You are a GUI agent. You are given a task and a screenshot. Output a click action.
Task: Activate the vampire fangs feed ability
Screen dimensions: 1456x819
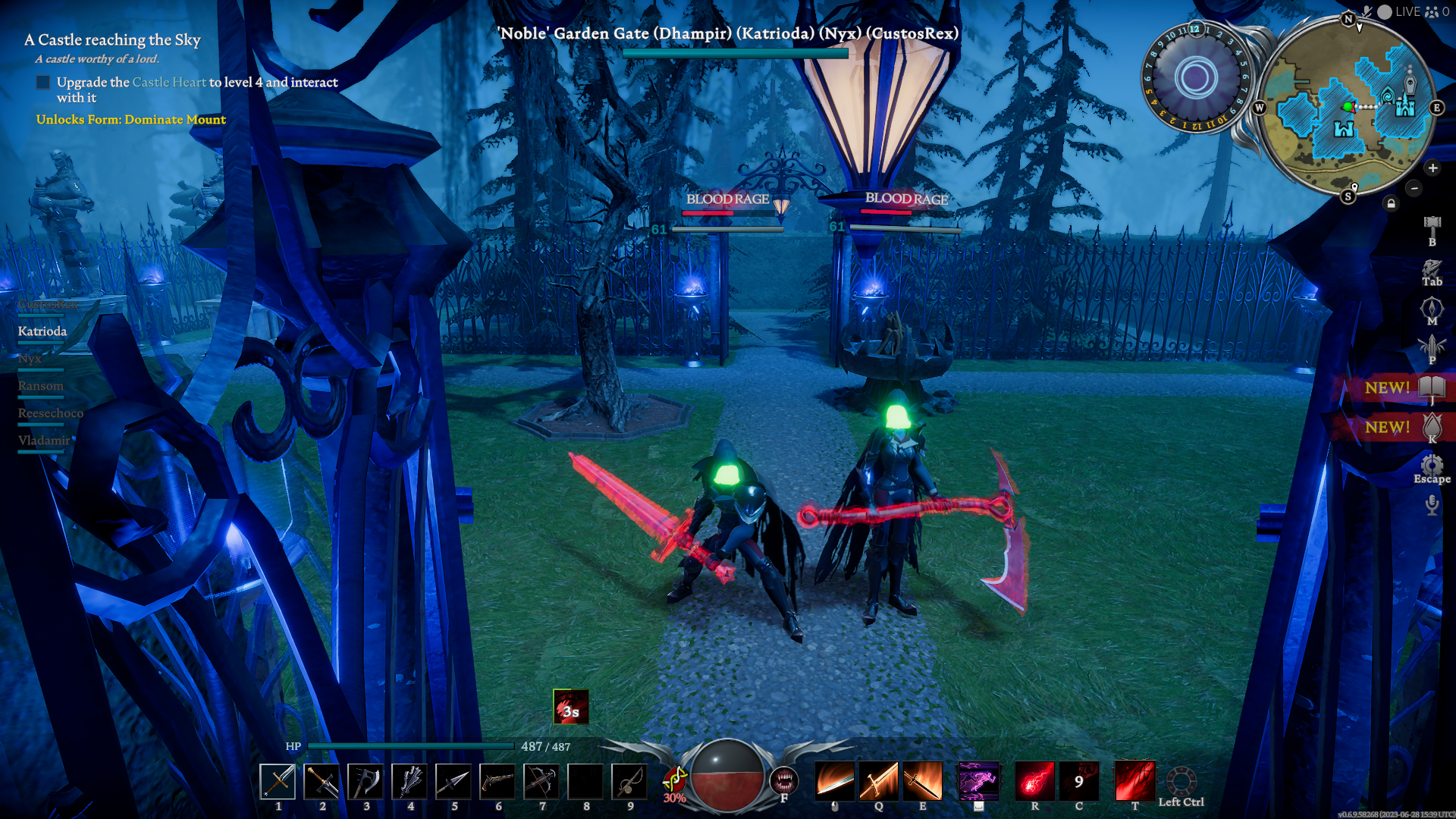point(783,780)
